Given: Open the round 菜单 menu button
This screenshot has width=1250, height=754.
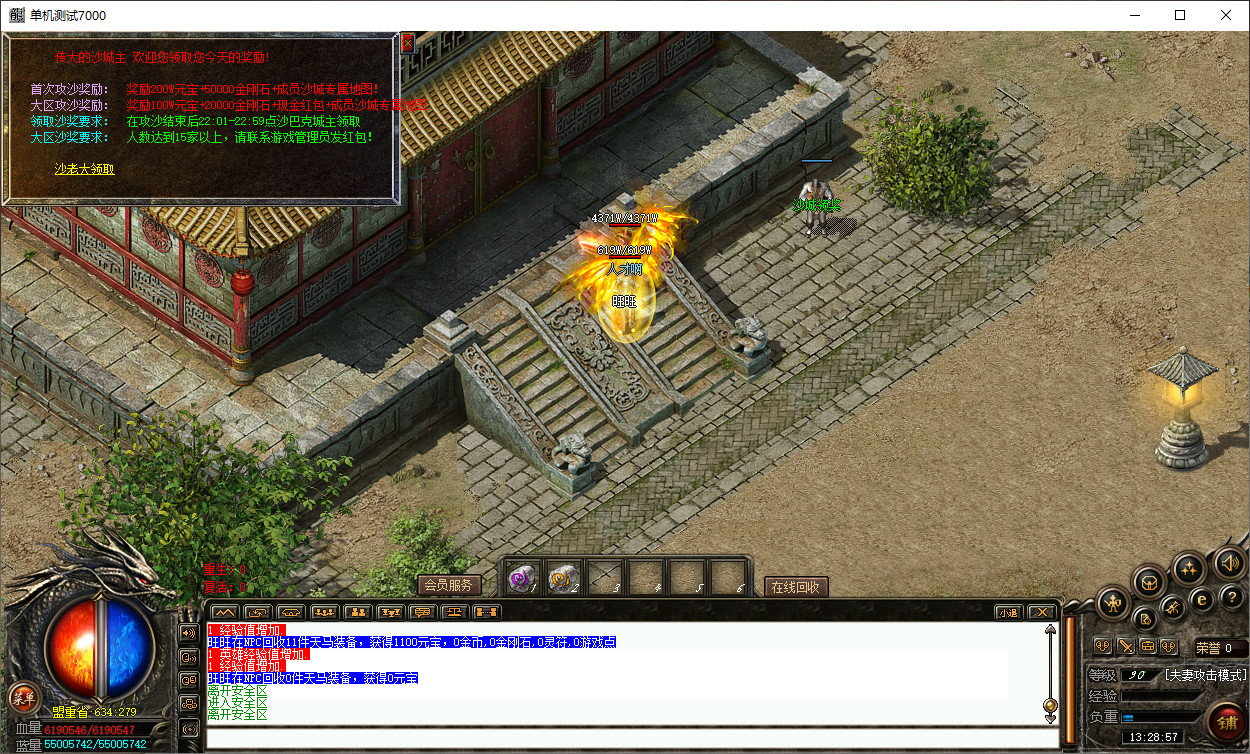Looking at the screenshot, I should coord(23,697).
